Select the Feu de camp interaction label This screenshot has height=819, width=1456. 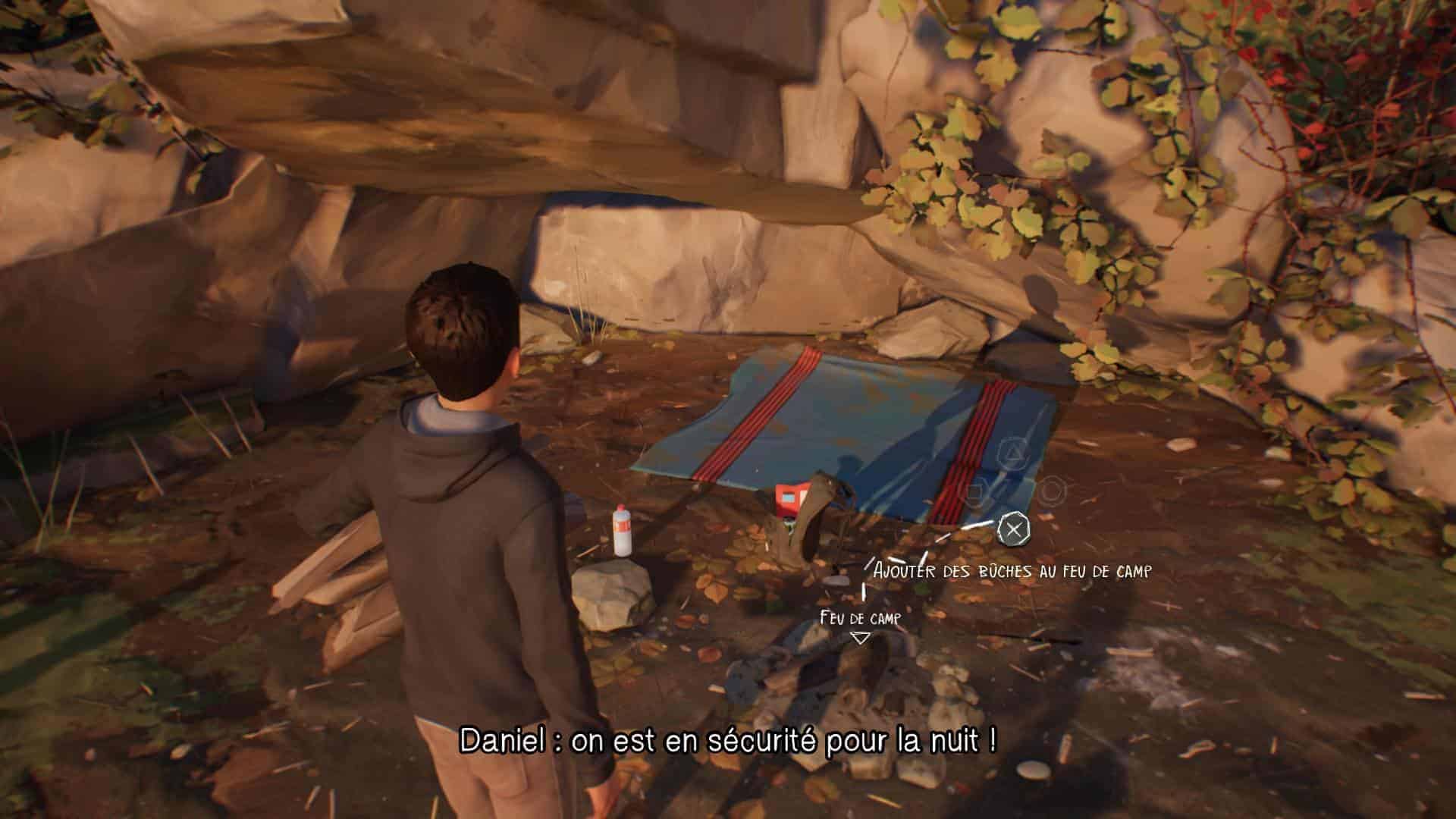(x=860, y=619)
